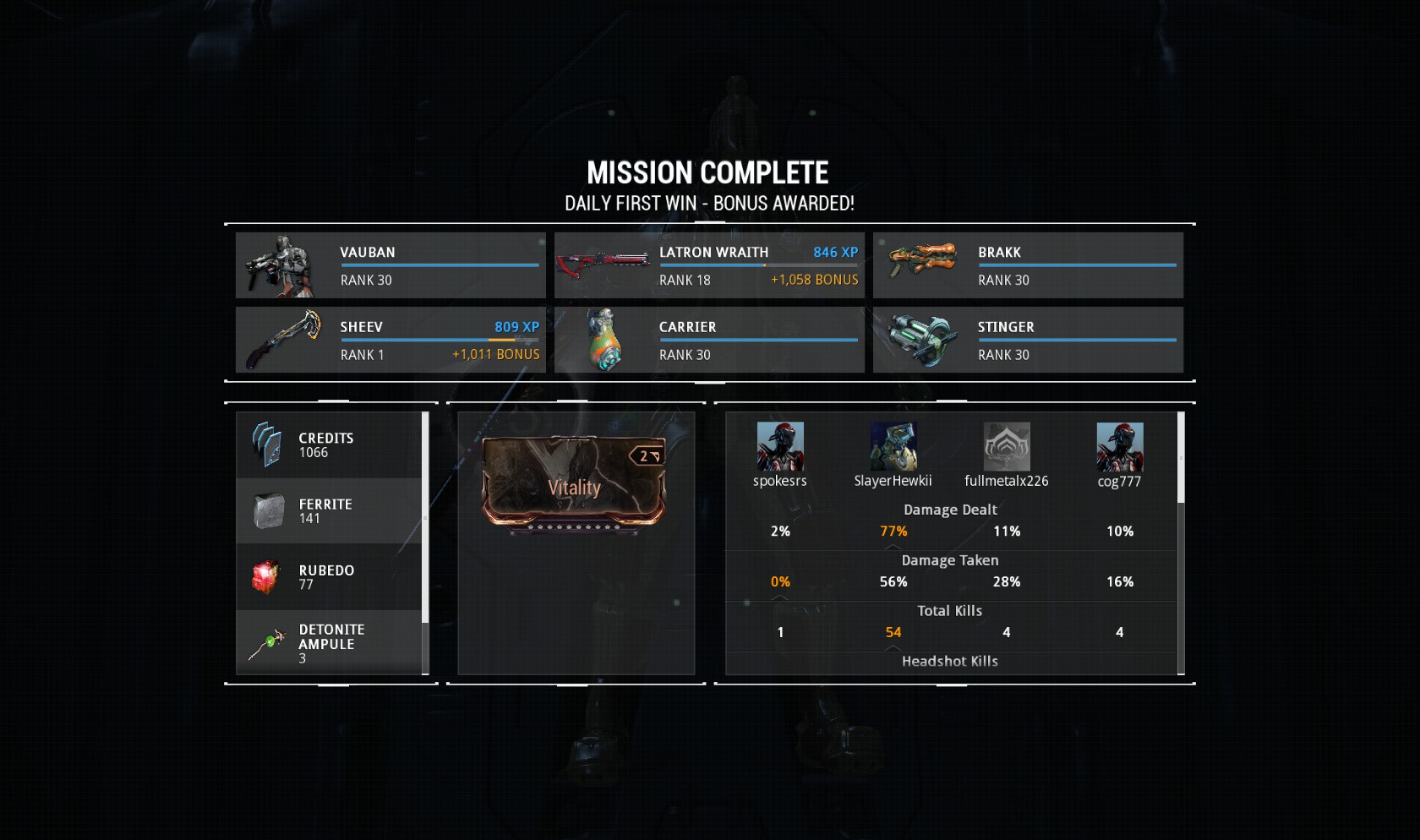Image resolution: width=1420 pixels, height=840 pixels.
Task: Click the rewards list scrollbar
Action: click(425, 517)
